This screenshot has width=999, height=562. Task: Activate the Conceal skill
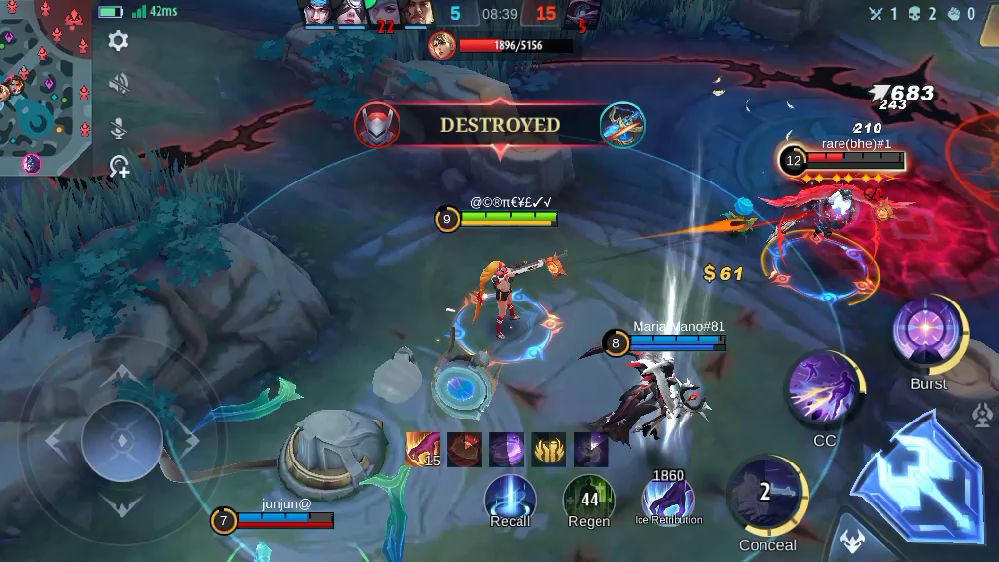pyautogui.click(x=767, y=495)
